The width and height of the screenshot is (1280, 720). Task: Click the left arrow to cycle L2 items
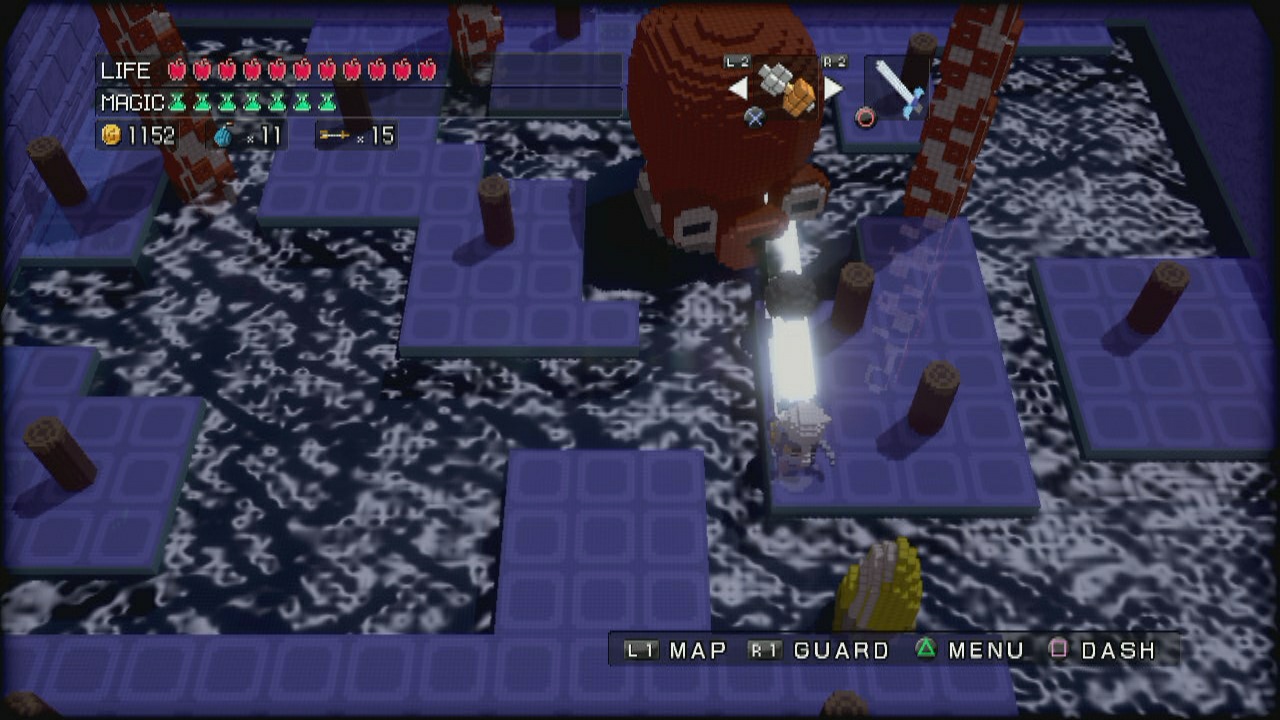point(738,88)
